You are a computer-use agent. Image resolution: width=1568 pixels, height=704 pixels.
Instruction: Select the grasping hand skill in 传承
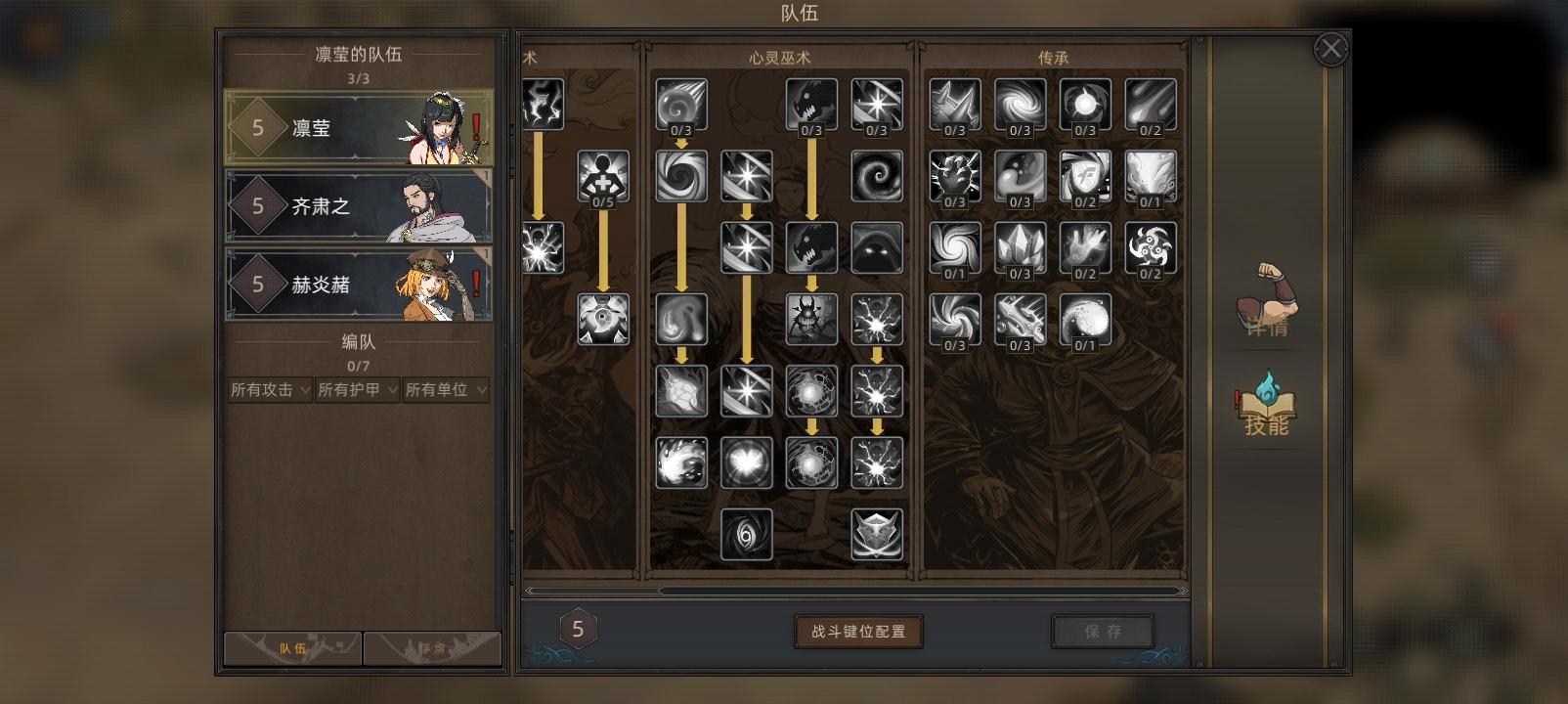1085,248
